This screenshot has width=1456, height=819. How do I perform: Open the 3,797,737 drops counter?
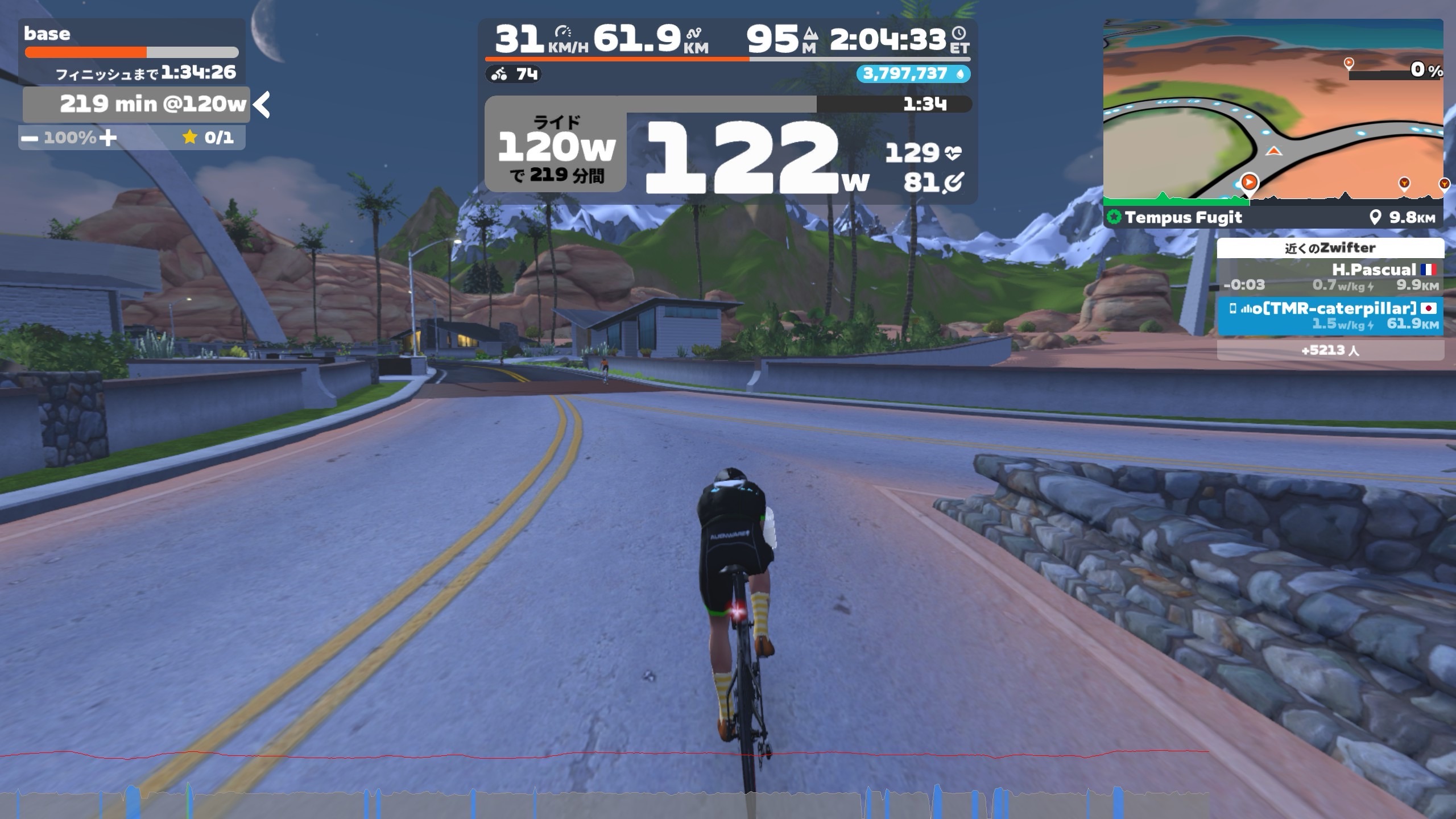click(x=912, y=74)
